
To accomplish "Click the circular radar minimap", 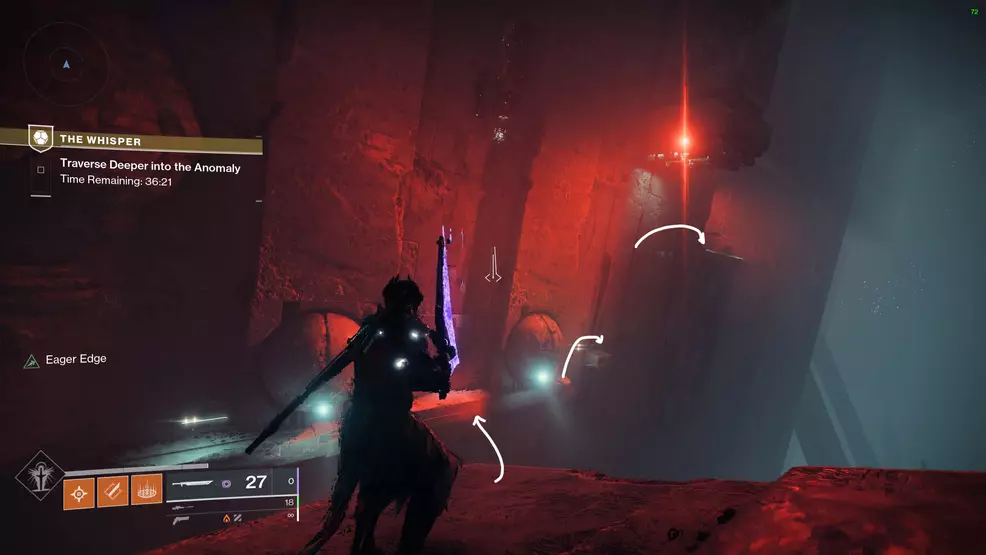I will tap(66, 62).
